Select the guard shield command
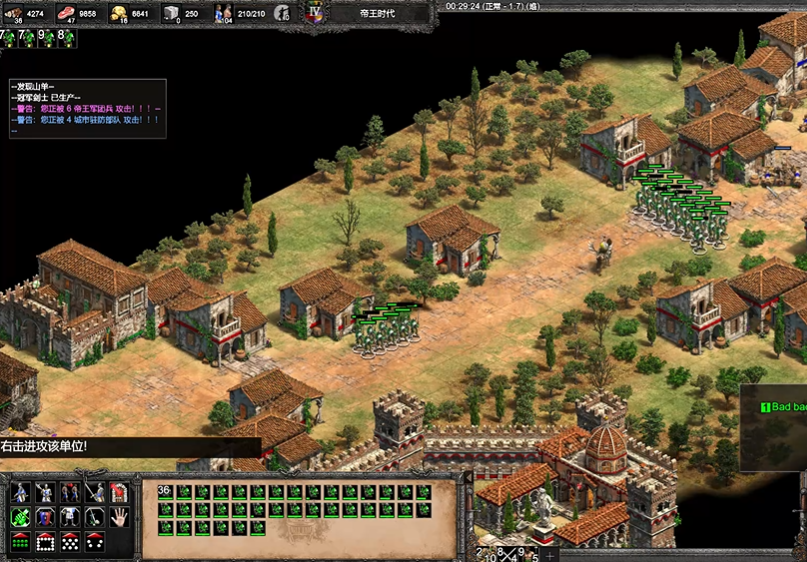 coord(45,517)
